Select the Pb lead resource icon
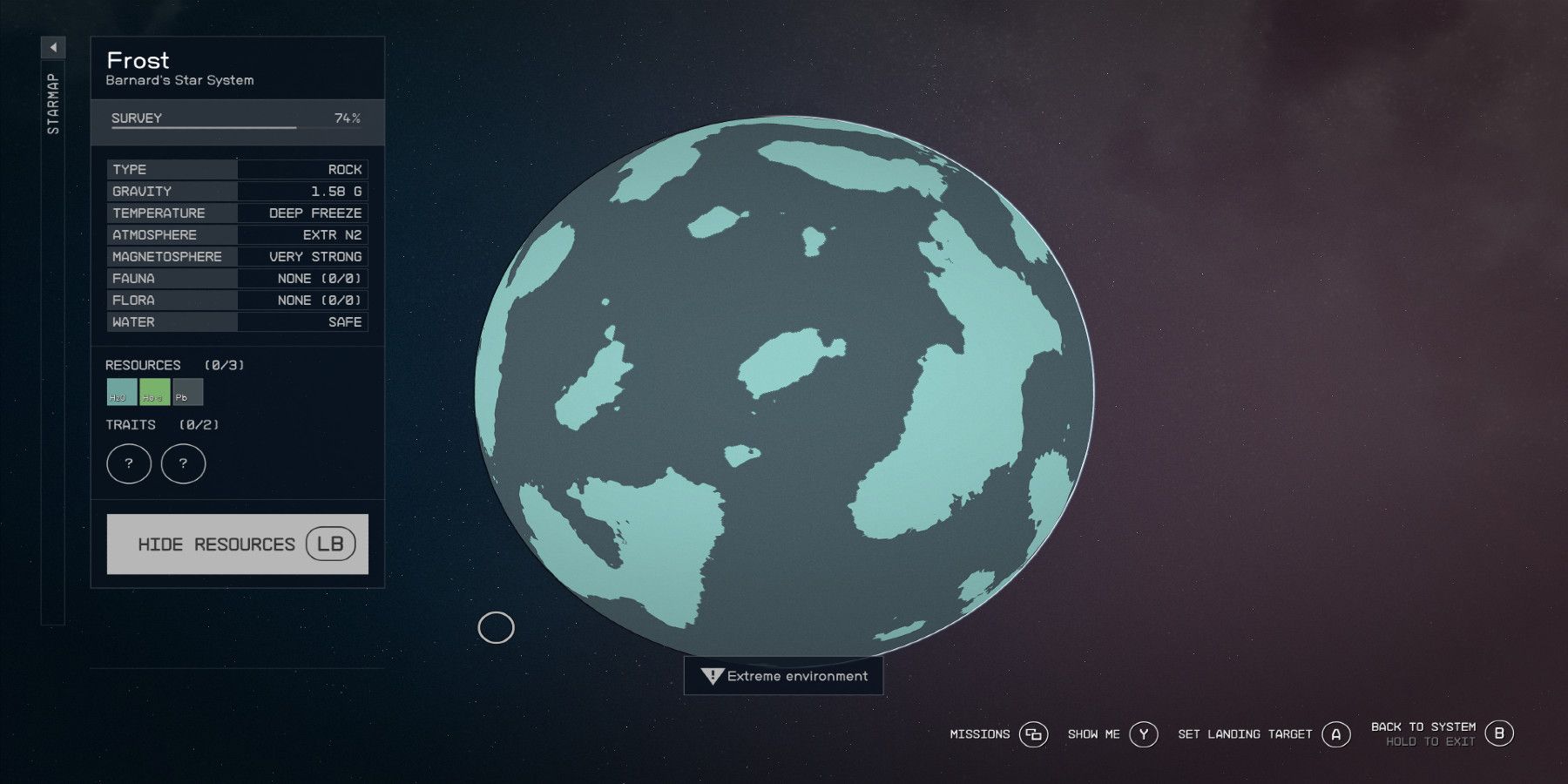 point(188,393)
